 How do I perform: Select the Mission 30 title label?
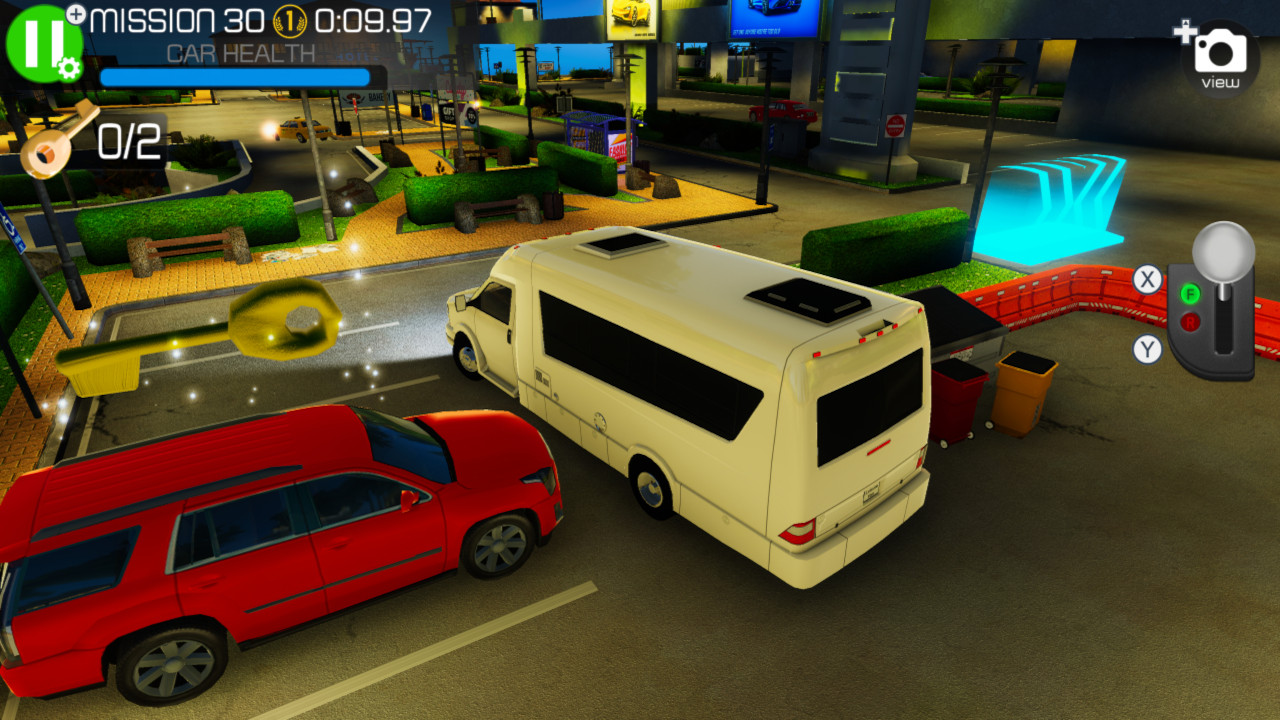[180, 21]
